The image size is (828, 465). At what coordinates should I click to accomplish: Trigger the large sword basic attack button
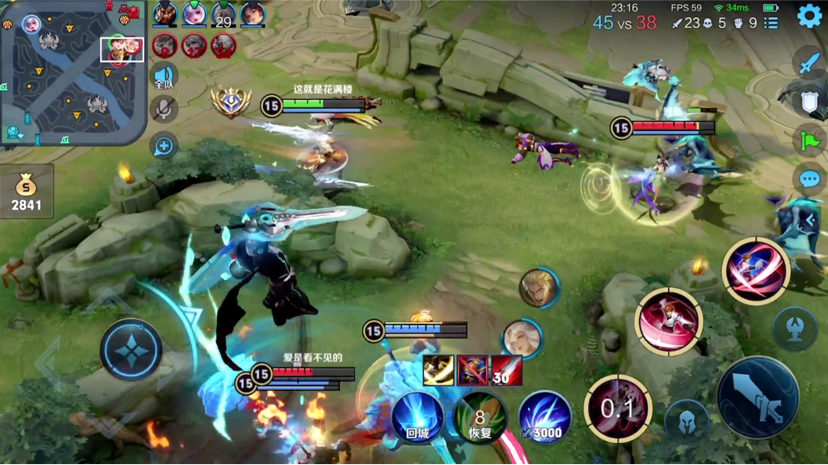757,397
